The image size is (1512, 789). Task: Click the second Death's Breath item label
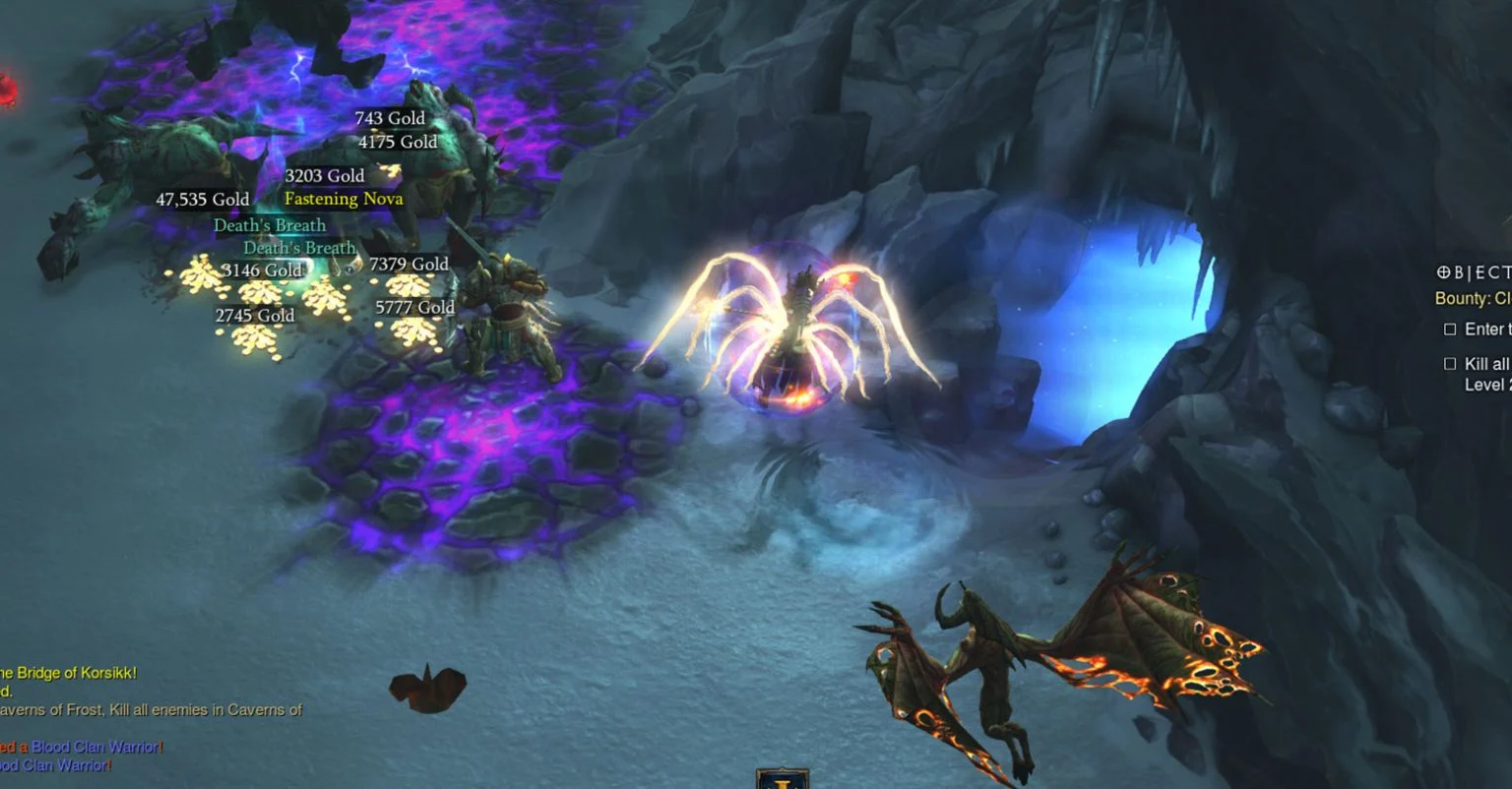[x=299, y=247]
